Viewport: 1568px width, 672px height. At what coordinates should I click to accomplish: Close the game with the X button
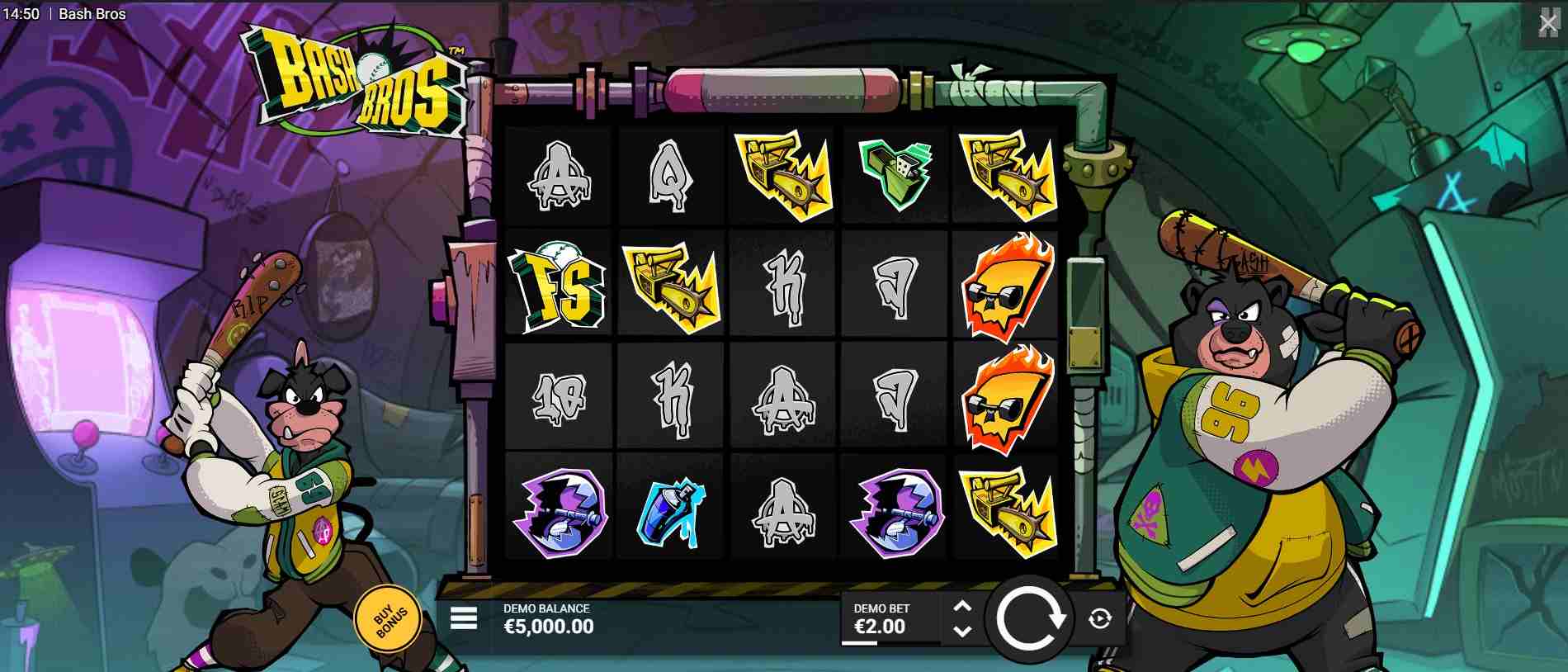(x=1549, y=24)
